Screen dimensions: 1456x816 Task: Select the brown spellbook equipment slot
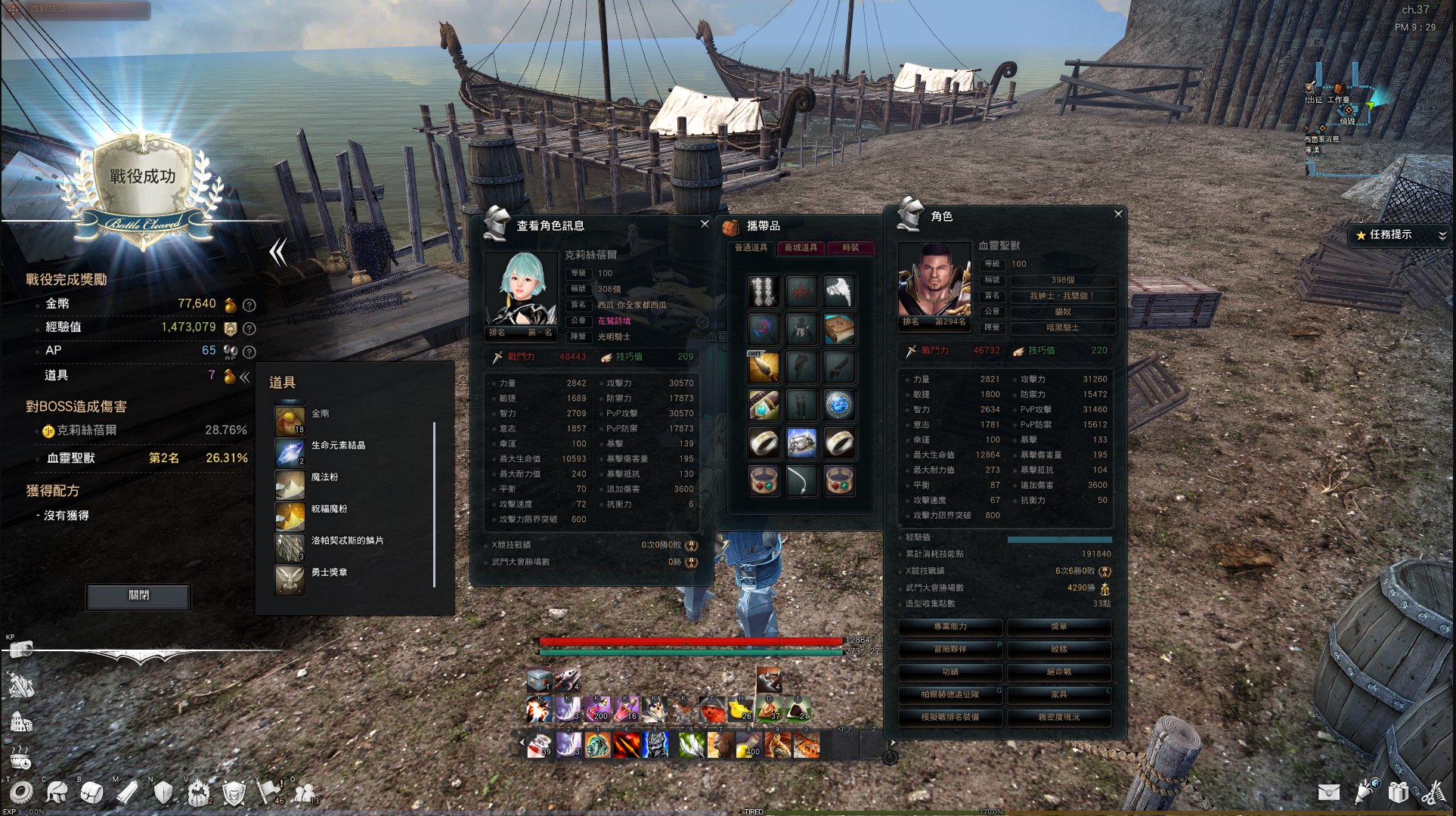tap(839, 330)
